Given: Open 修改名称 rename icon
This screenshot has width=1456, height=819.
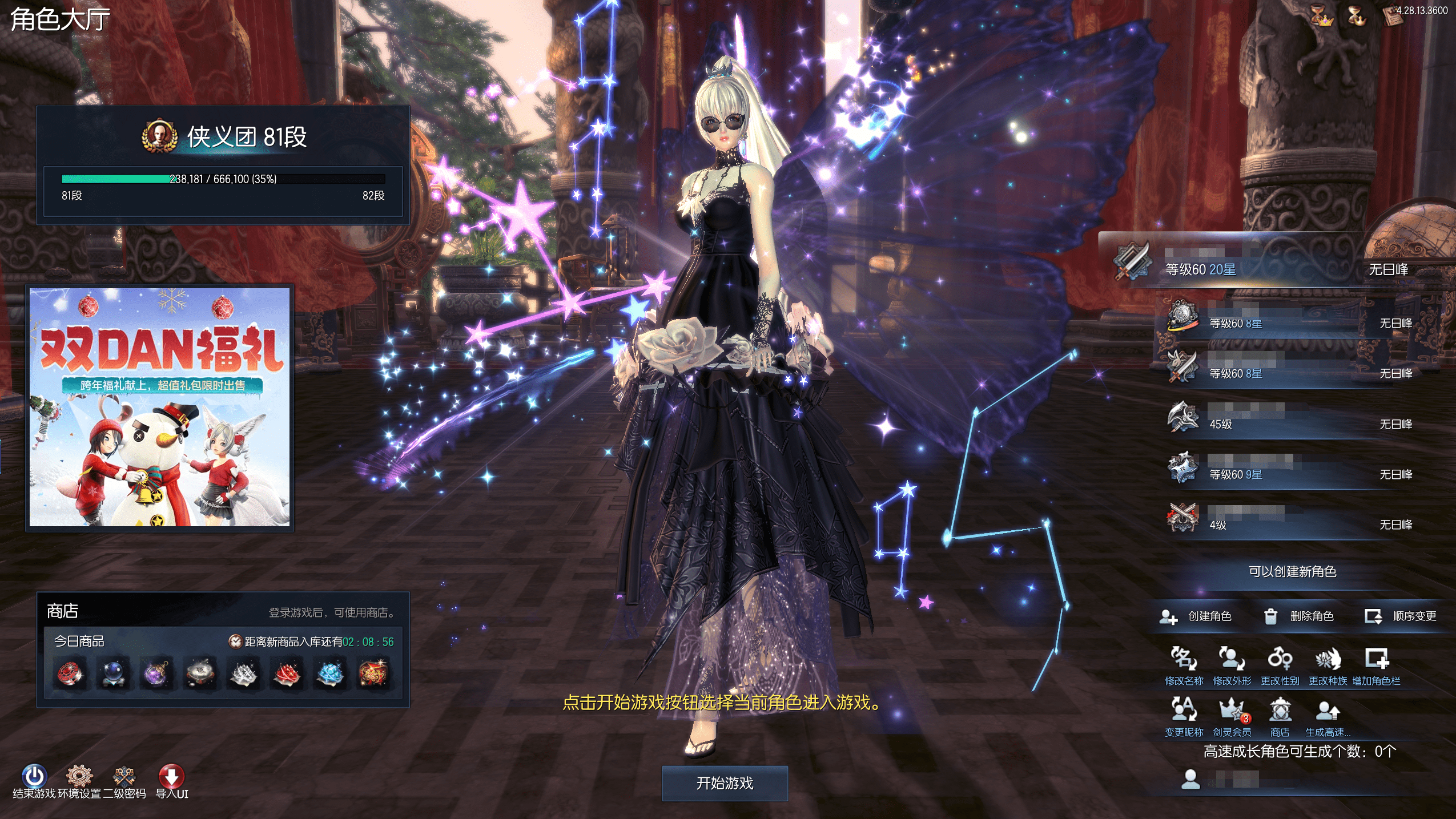Looking at the screenshot, I should (x=1184, y=659).
